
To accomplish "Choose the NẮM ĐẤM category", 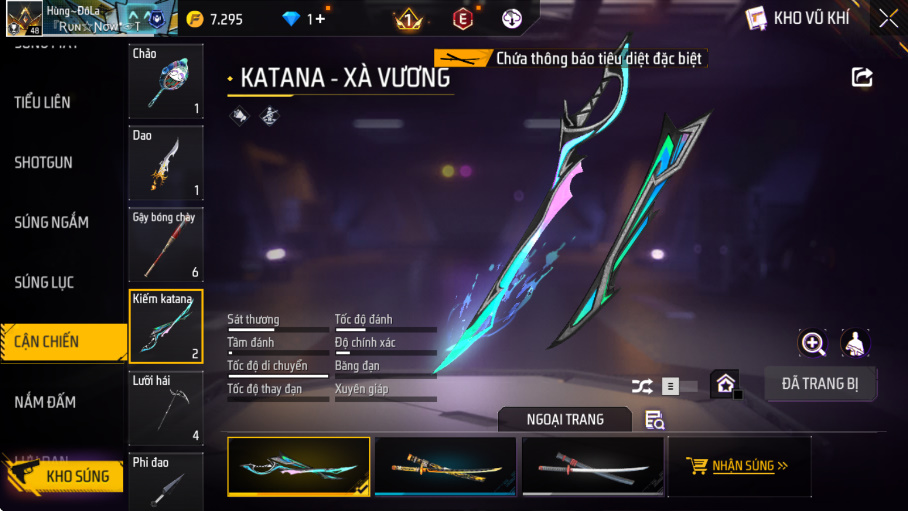I will point(46,402).
